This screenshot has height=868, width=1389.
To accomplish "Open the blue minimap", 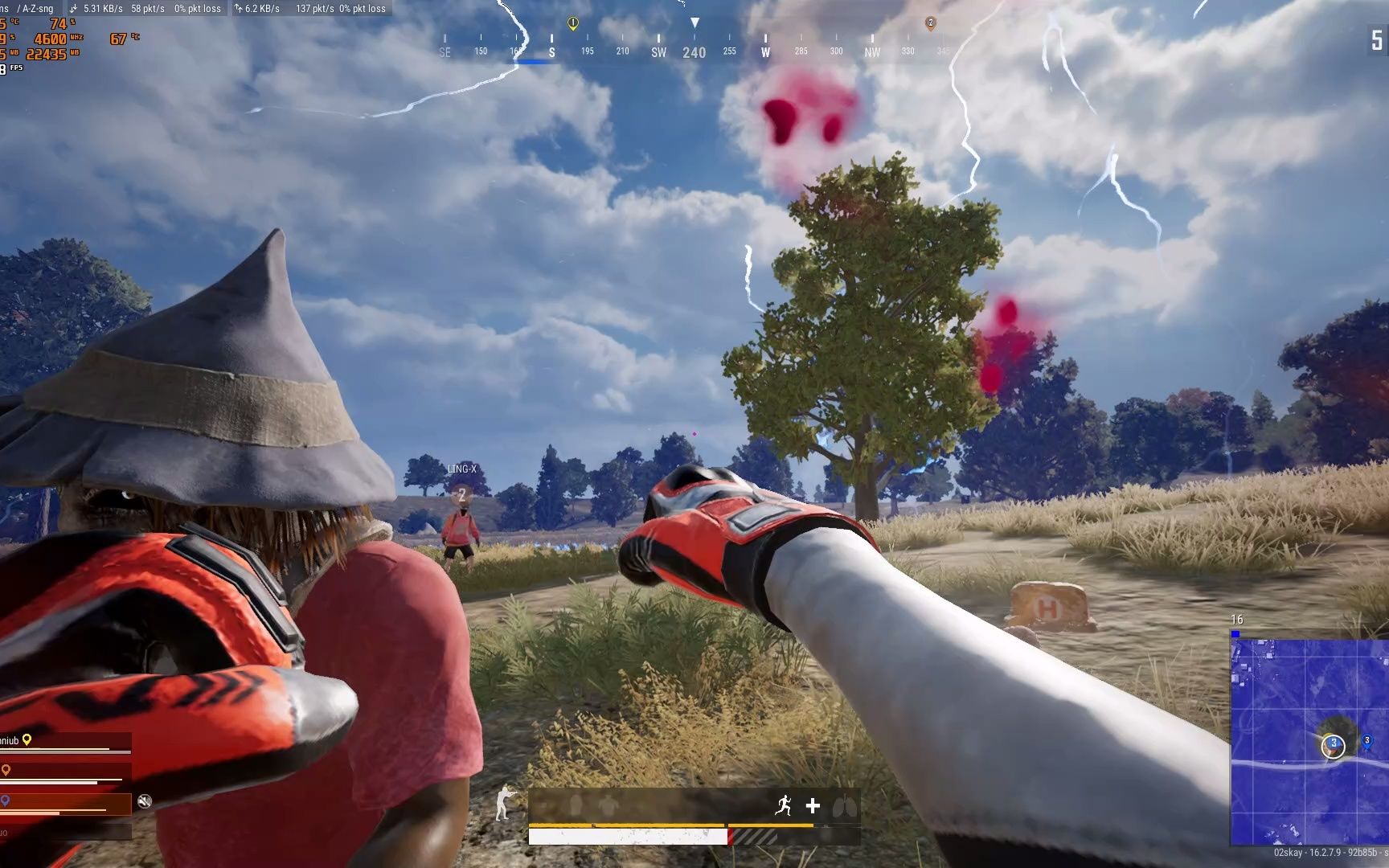I will (x=1309, y=739).
